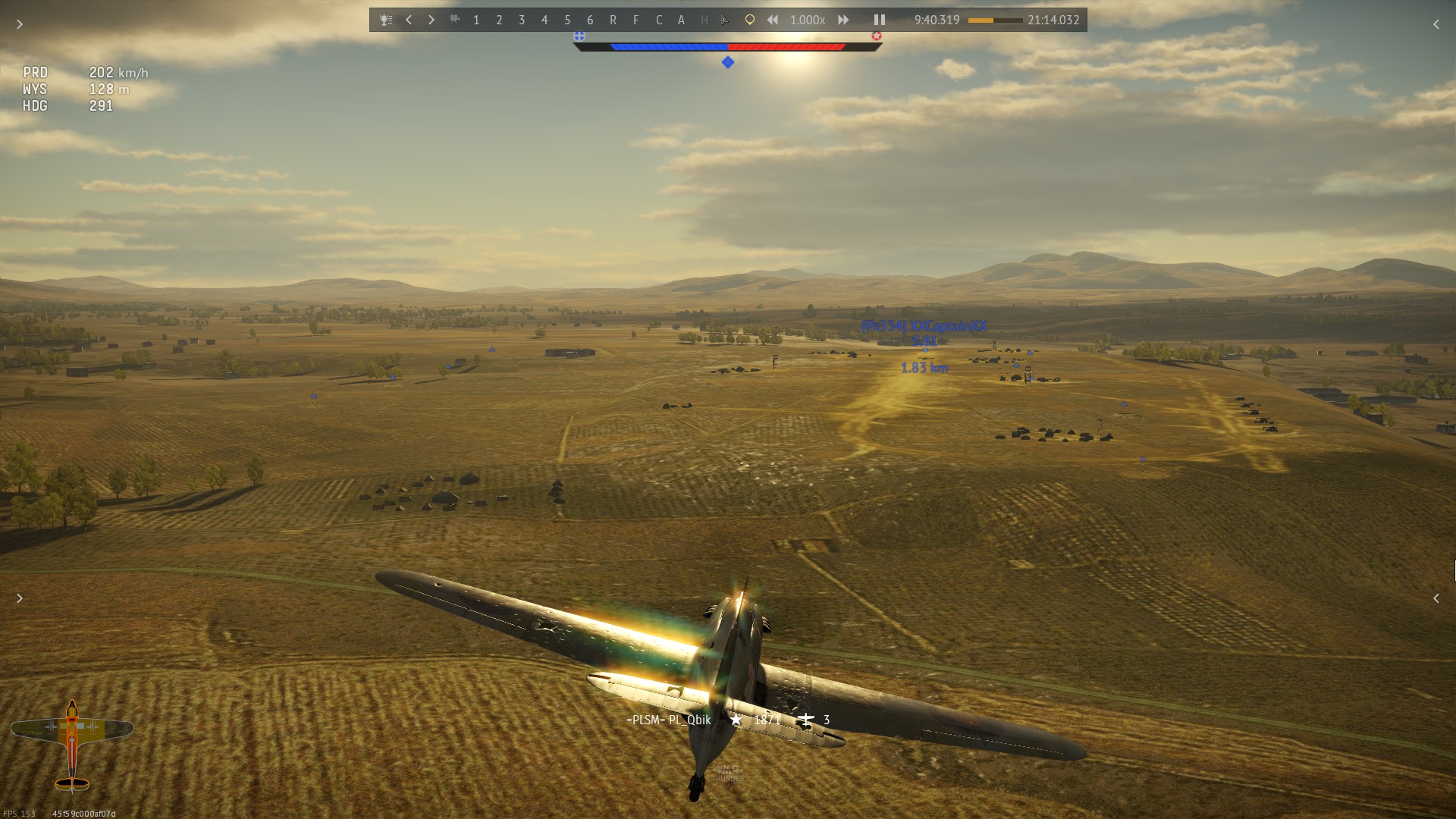Toggle the cursor arrow icon in replay bar
This screenshot has height=819, width=1456.
(x=725, y=20)
